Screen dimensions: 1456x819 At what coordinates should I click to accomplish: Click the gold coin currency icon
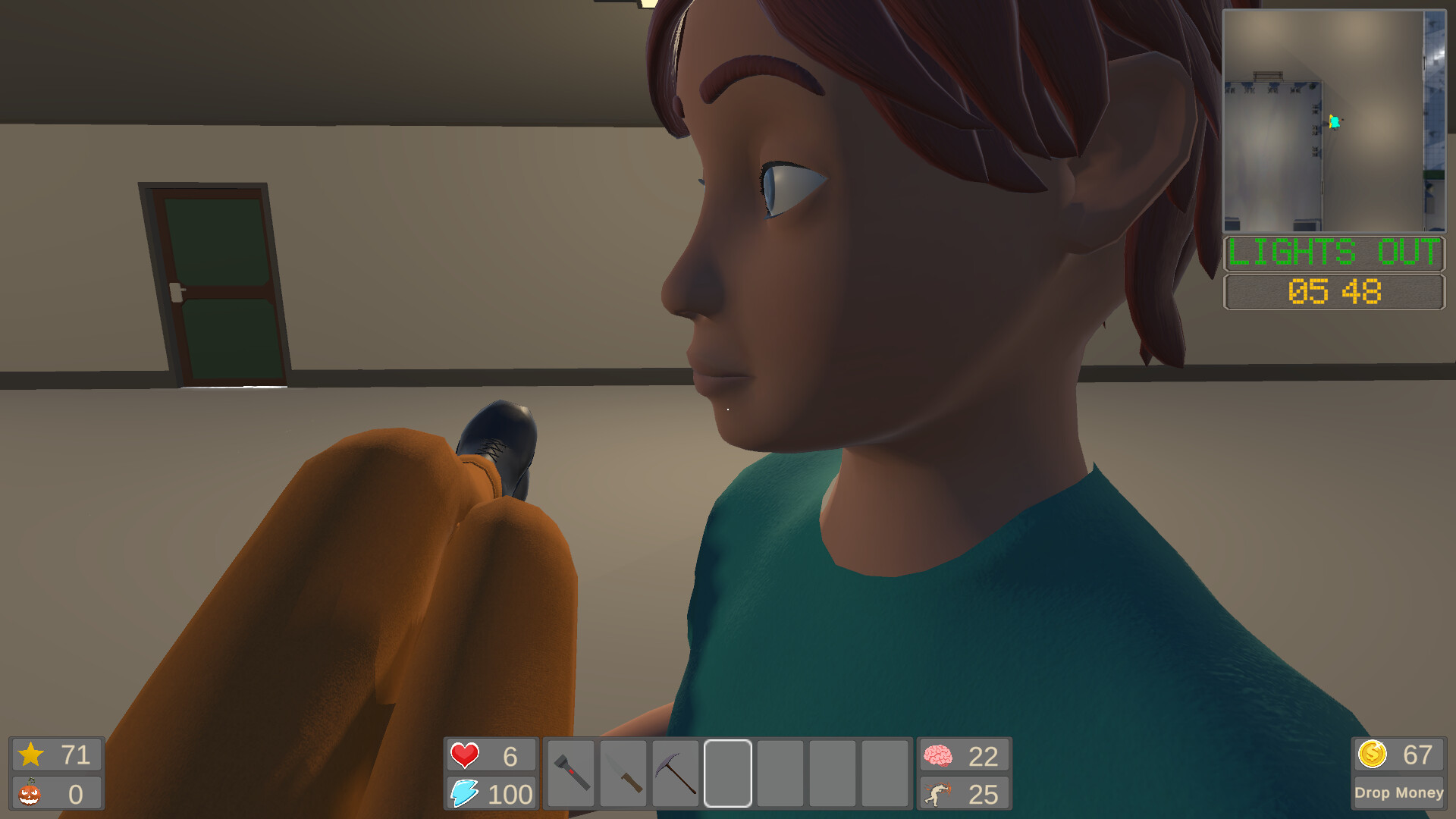[x=1373, y=754]
